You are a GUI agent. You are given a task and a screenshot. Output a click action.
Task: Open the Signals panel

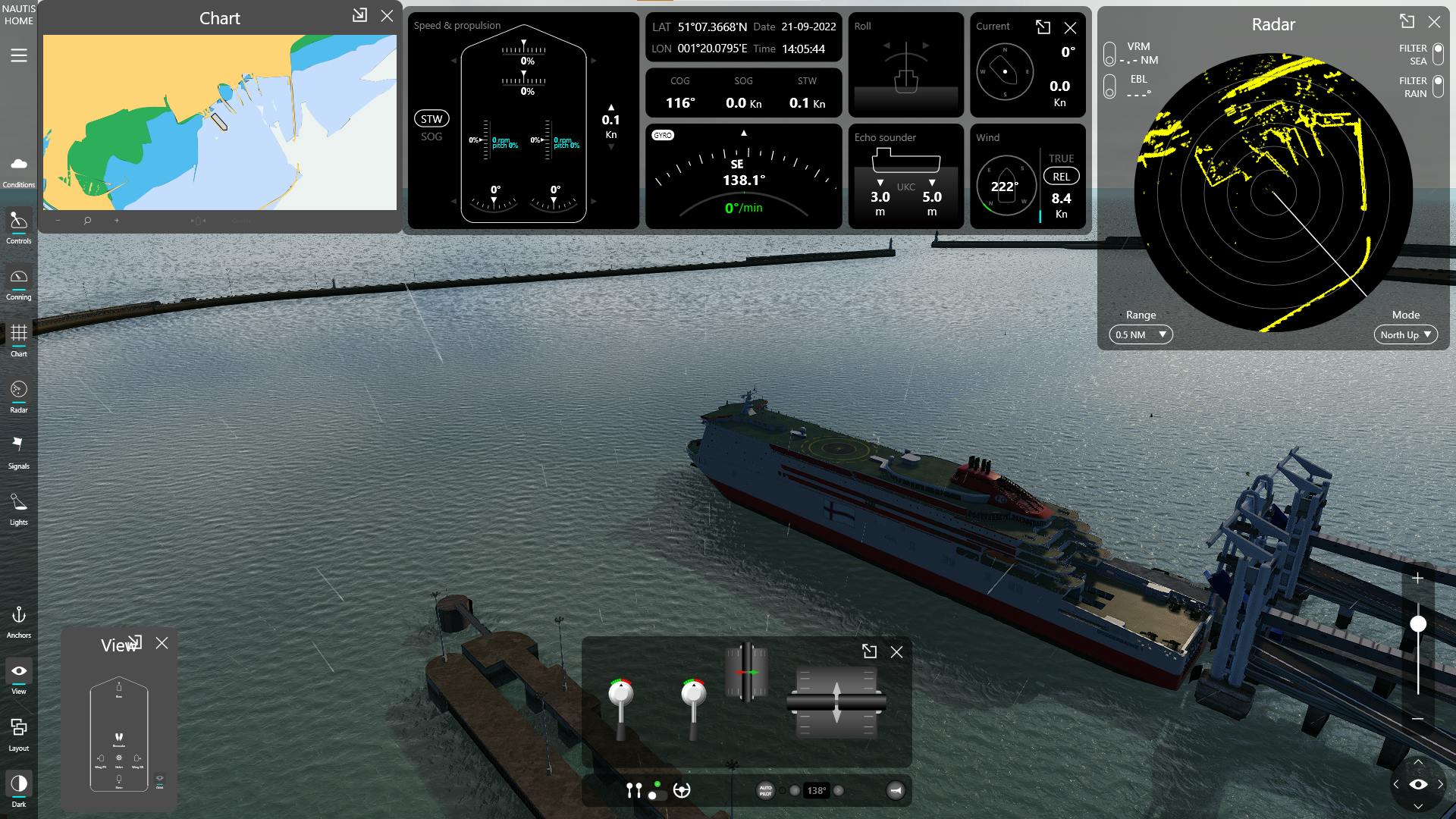19,450
